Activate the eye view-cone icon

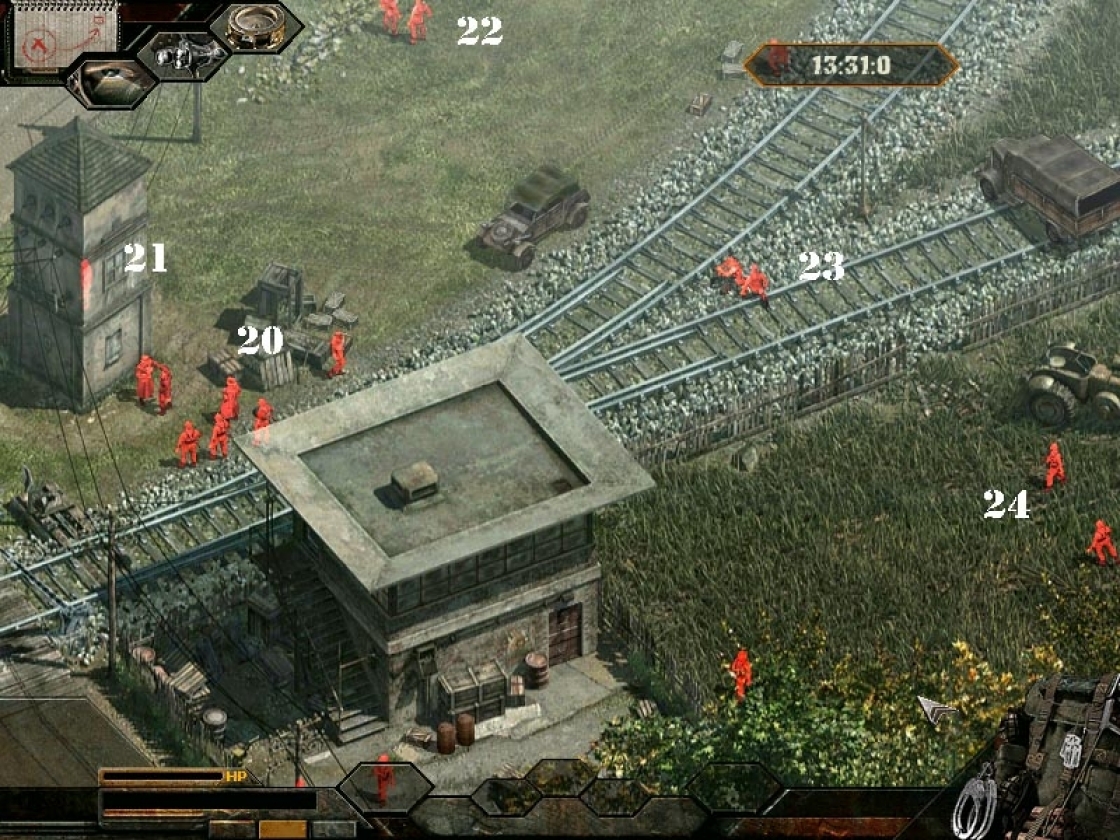(x=112, y=83)
